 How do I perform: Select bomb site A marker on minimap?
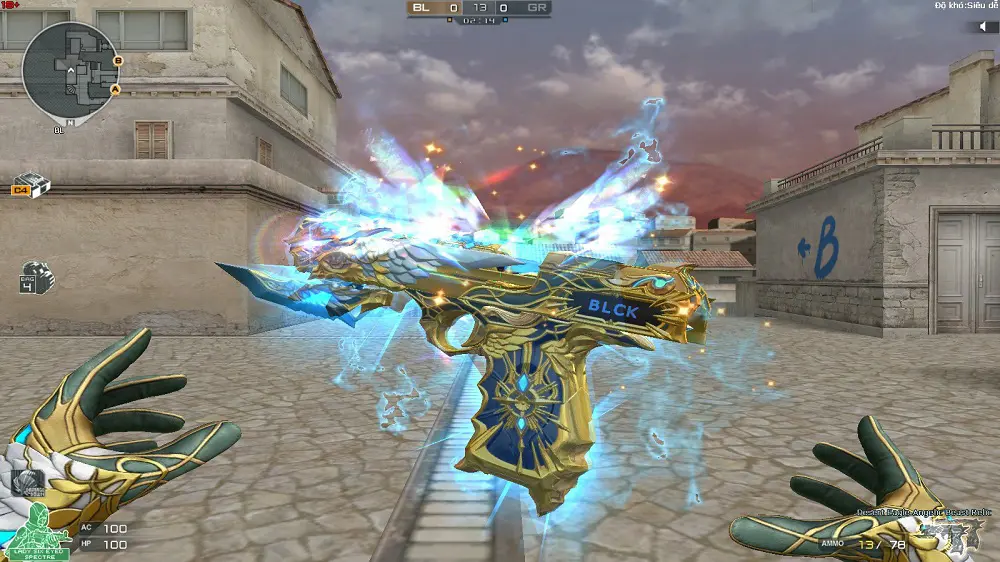115,90
